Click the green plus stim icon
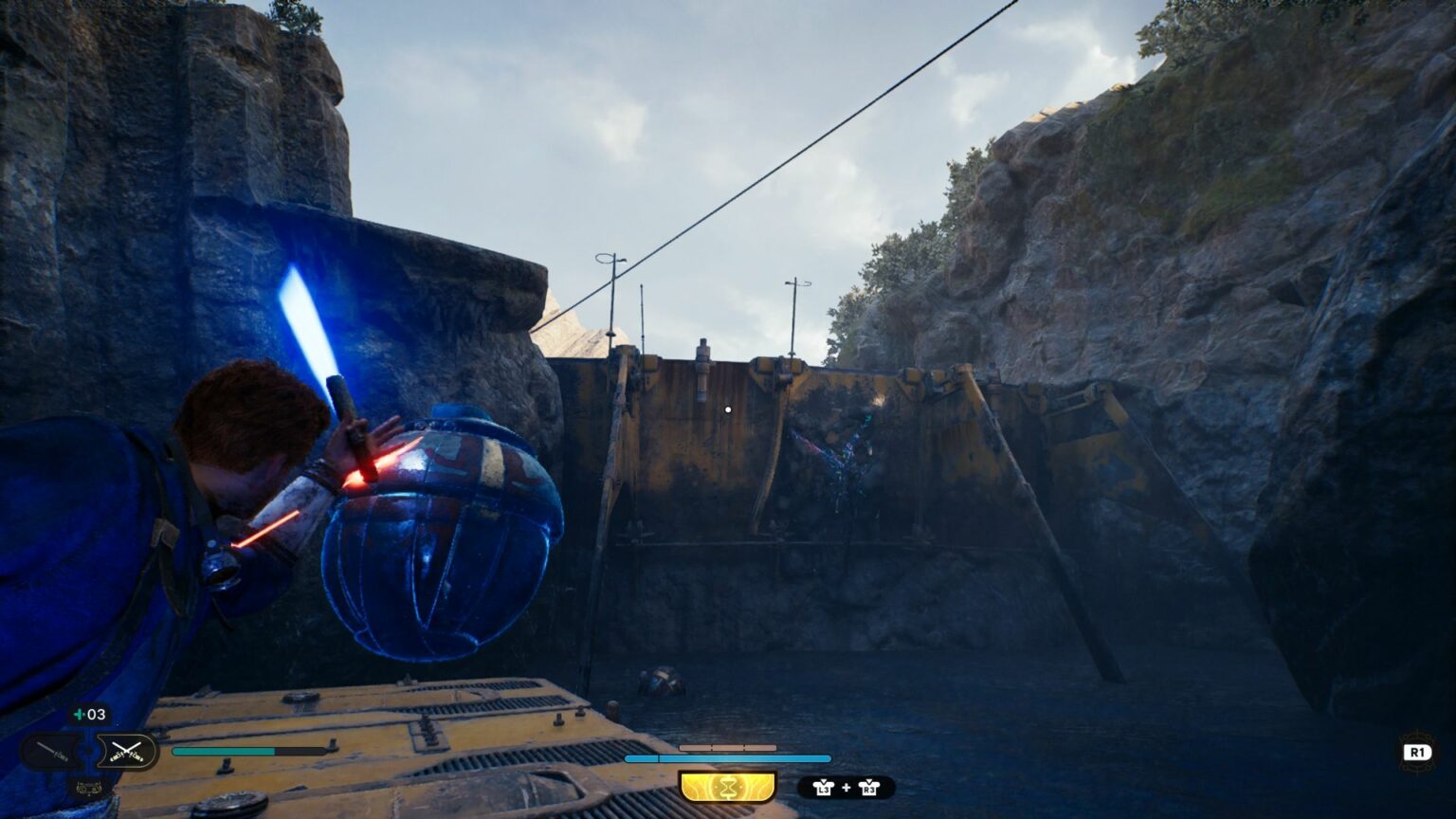The image size is (1456, 819). click(78, 714)
